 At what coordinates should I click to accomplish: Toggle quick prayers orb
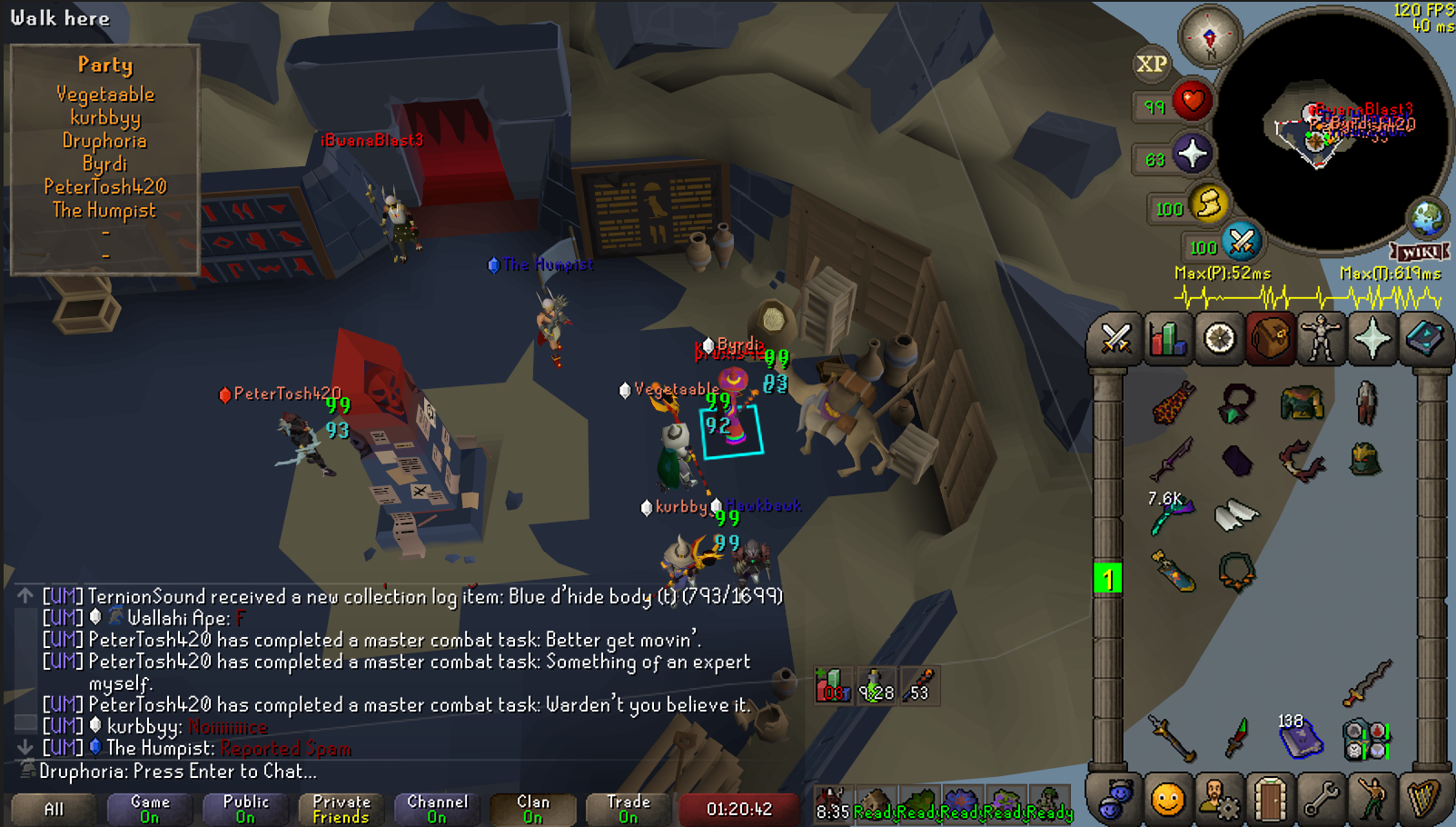click(x=1192, y=154)
